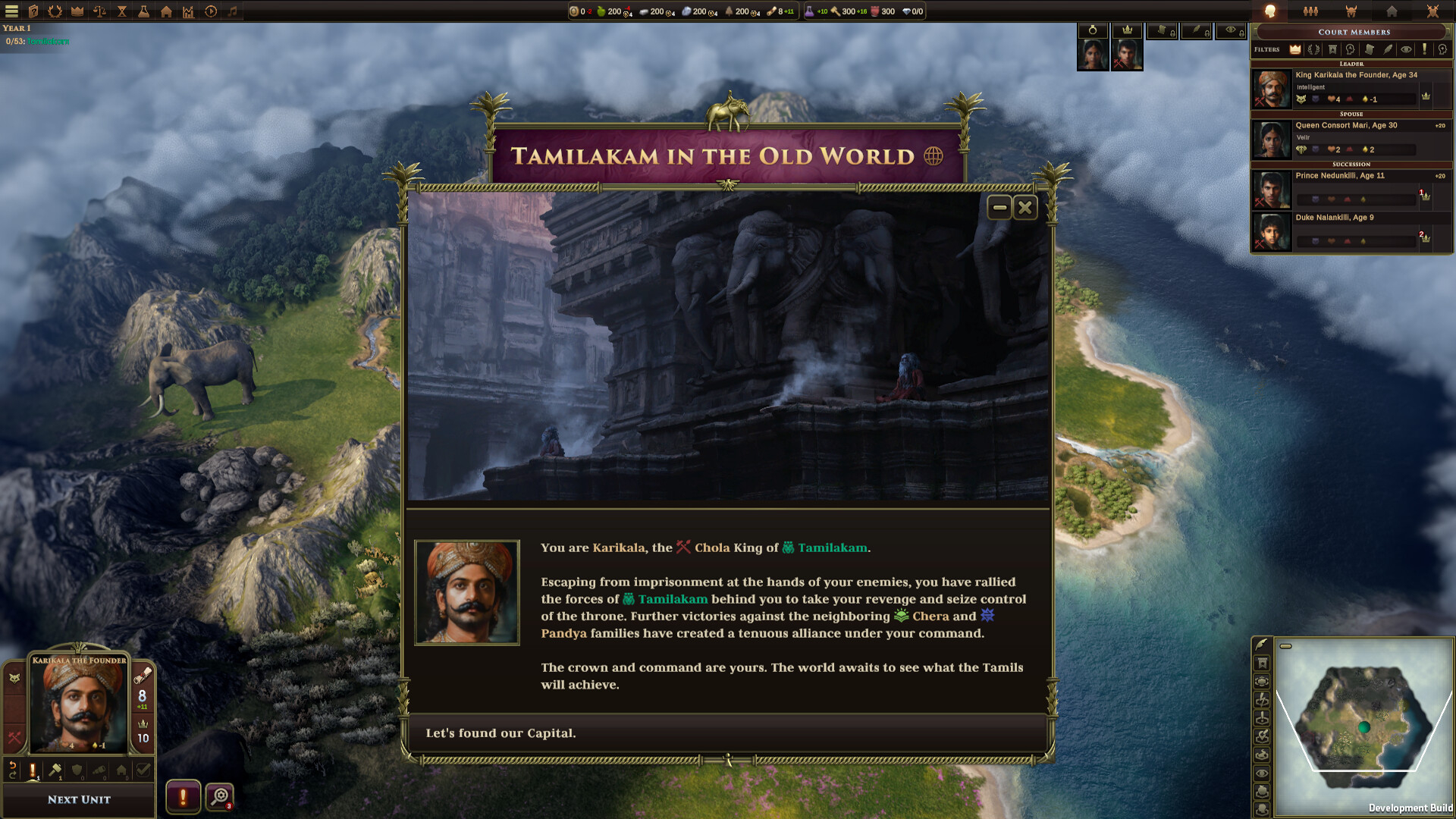Toggle the crown filter in Court Members
This screenshot has width=1456, height=819.
(1295, 49)
